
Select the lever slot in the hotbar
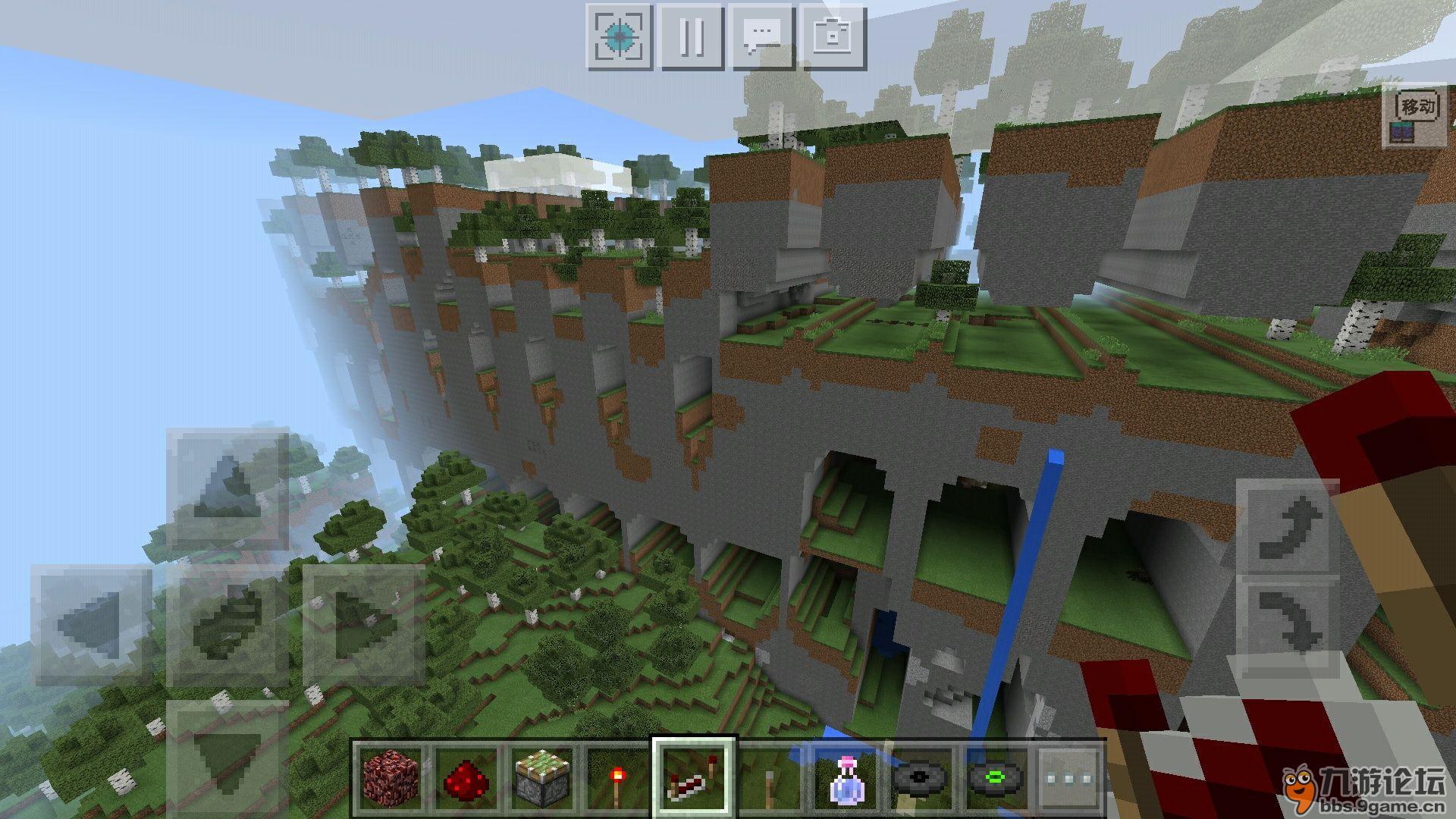click(769, 777)
